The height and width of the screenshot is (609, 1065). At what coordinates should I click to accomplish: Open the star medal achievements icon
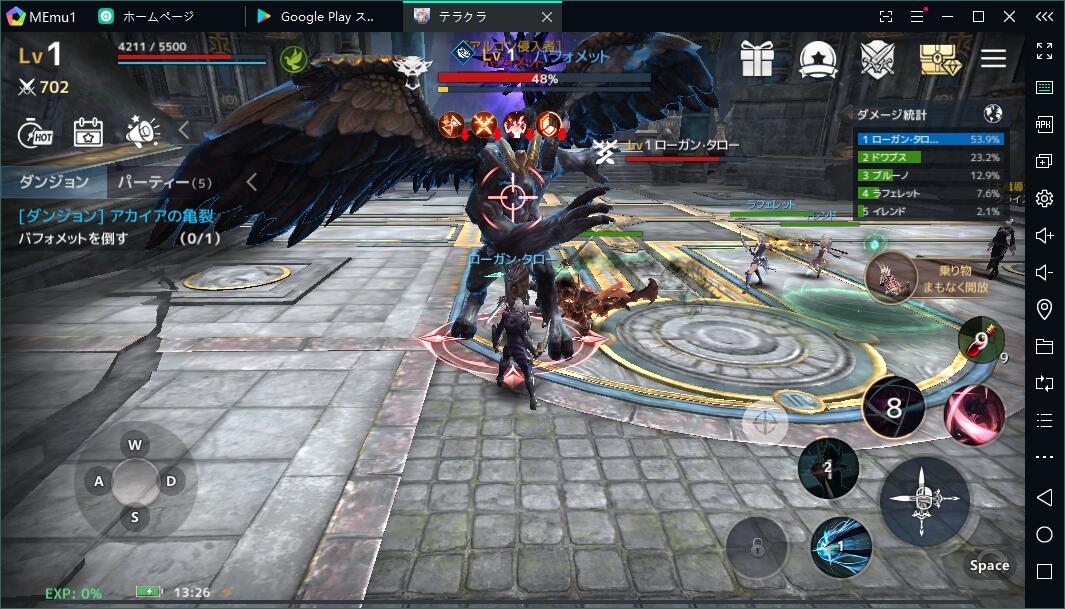tap(817, 59)
